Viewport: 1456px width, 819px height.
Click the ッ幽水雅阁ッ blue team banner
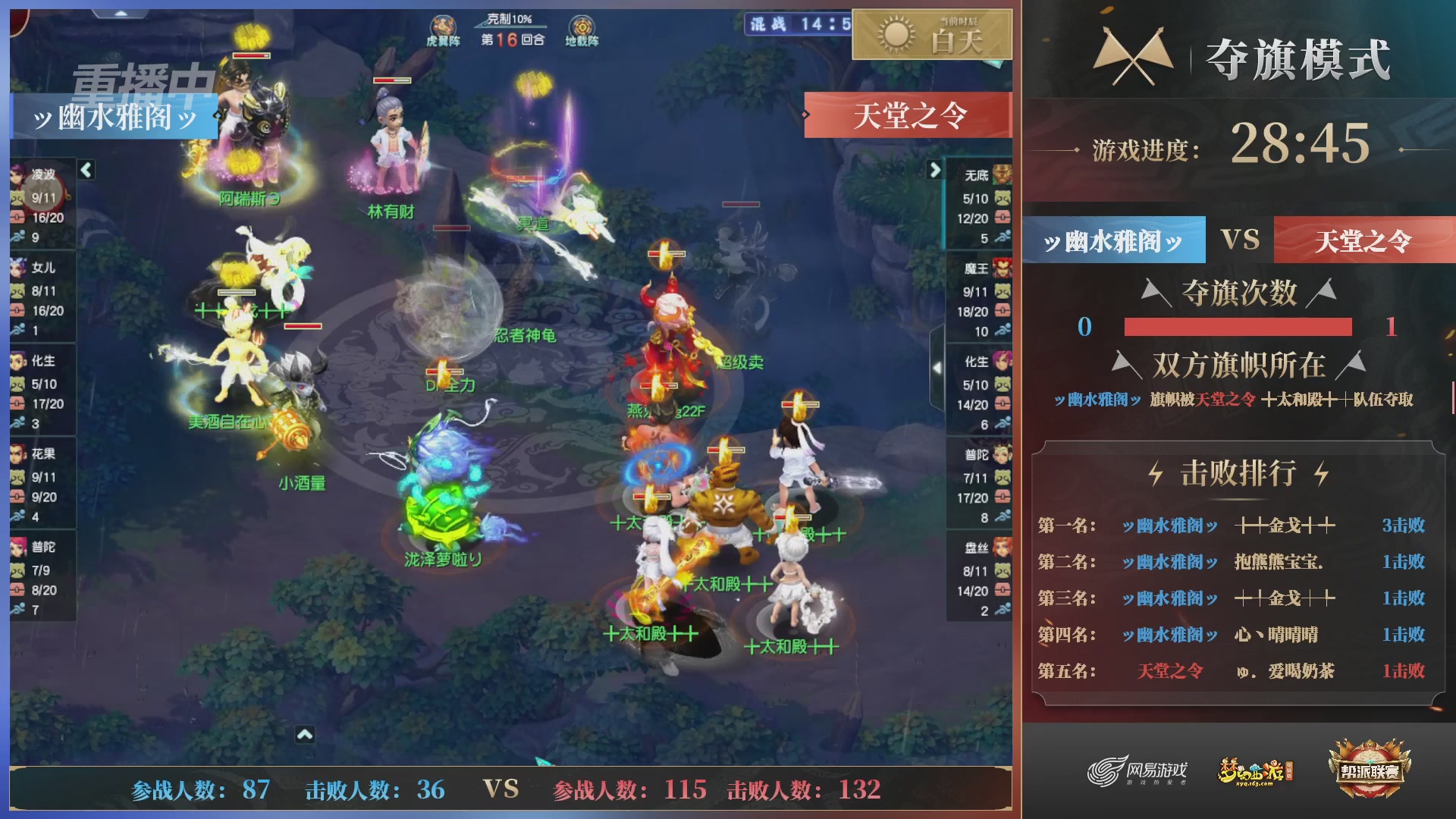(114, 116)
